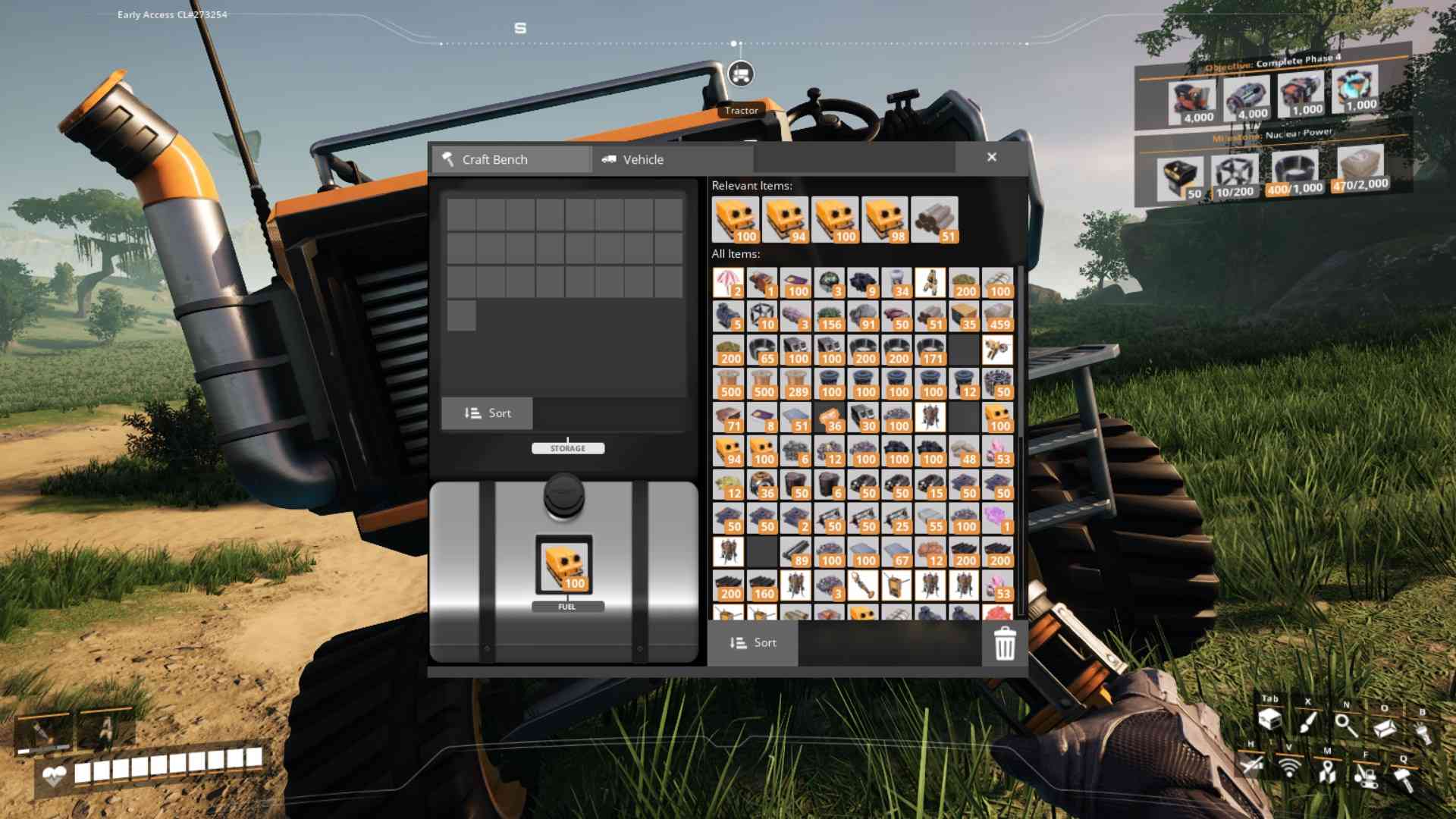Screen dimensions: 1456x819
Task: Click the trash can icon
Action: coord(1004,643)
